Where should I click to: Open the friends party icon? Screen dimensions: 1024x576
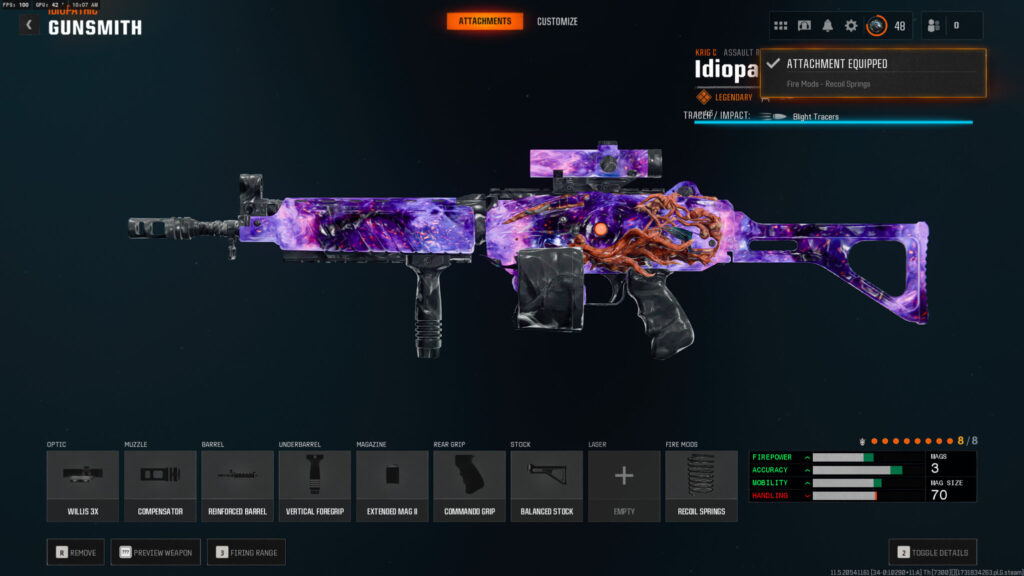click(x=937, y=25)
